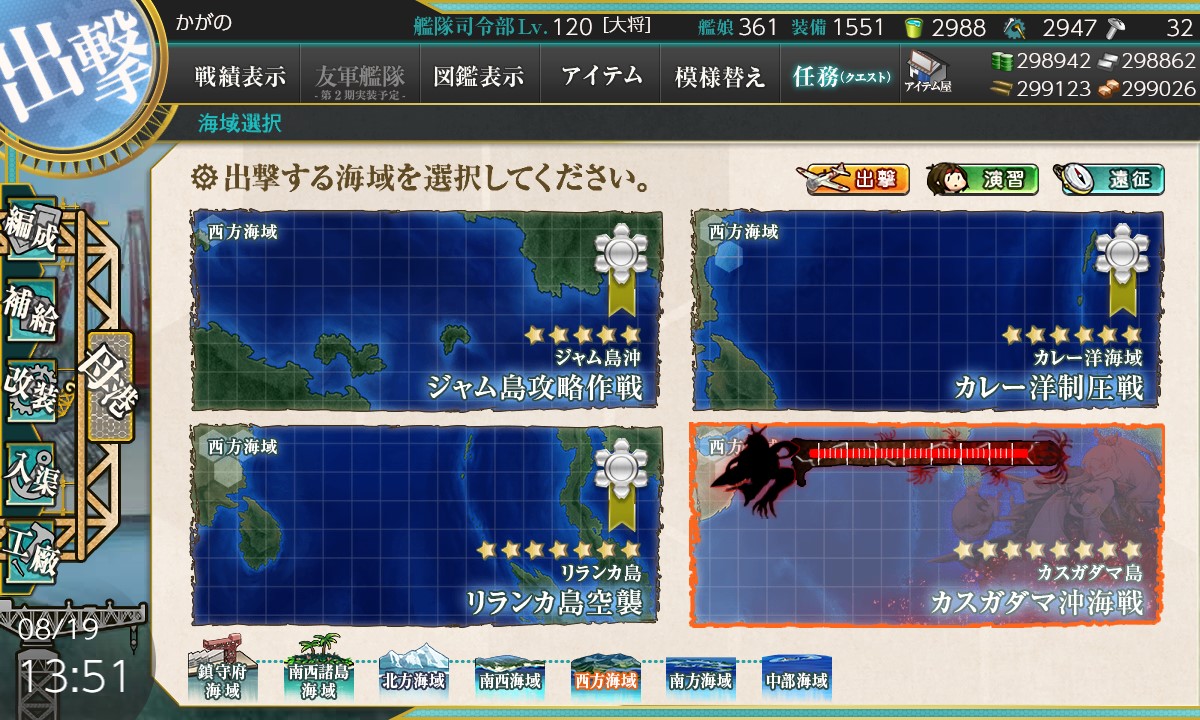Image resolution: width=1200 pixels, height=720 pixels.
Task: Select the 出撃 sortie mode button
Action: pos(853,180)
